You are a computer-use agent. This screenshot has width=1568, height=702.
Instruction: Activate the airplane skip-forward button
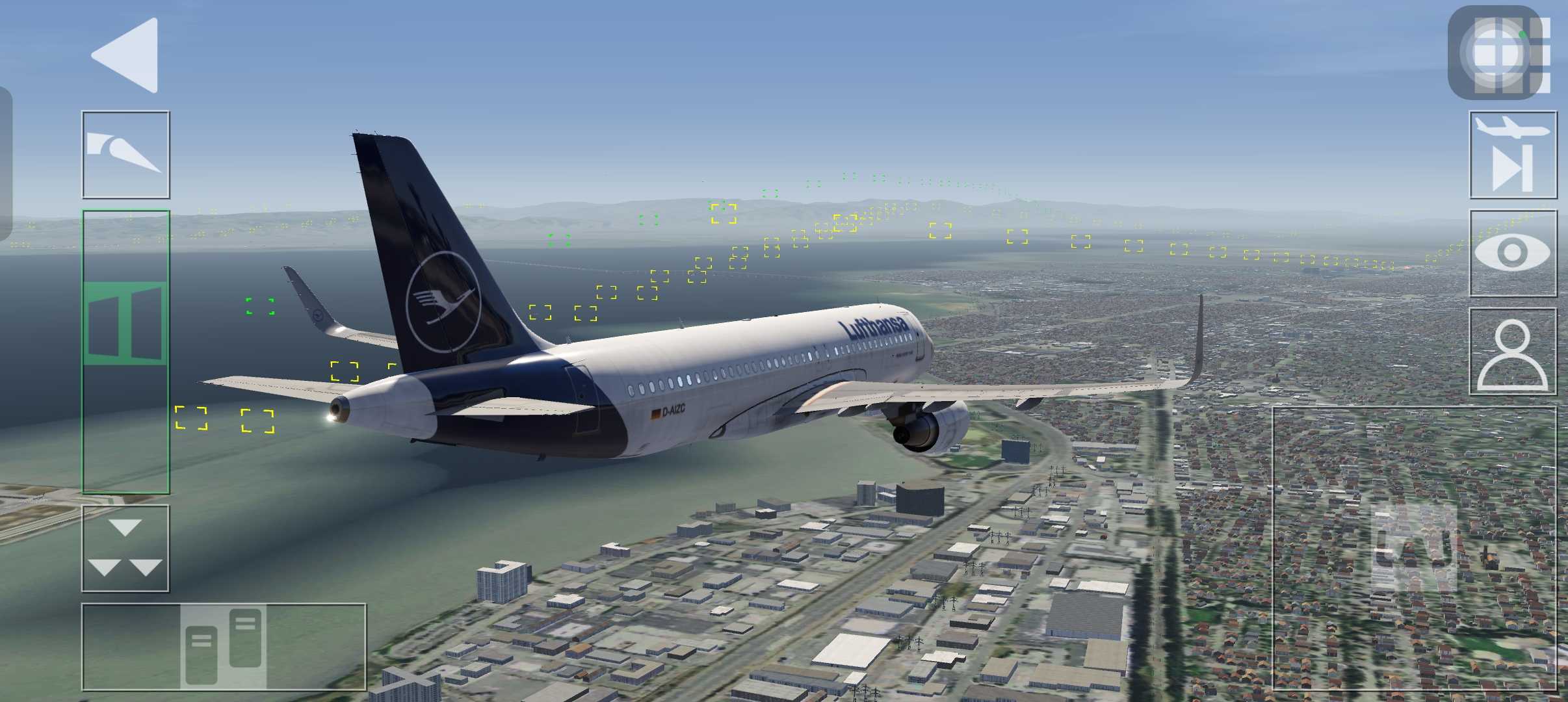(1513, 155)
